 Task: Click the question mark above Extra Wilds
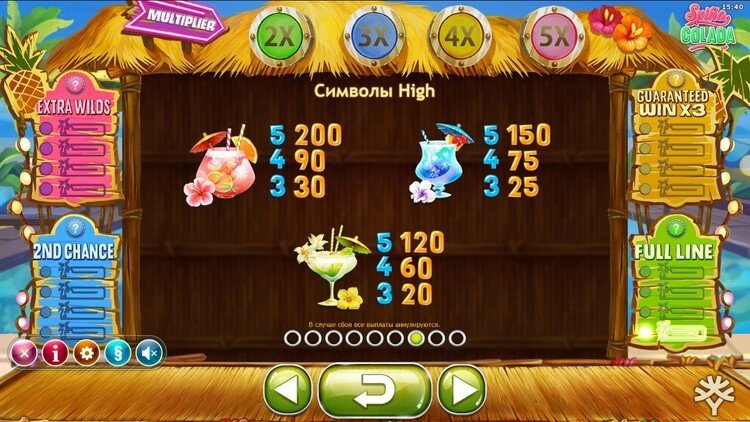pyautogui.click(x=73, y=83)
